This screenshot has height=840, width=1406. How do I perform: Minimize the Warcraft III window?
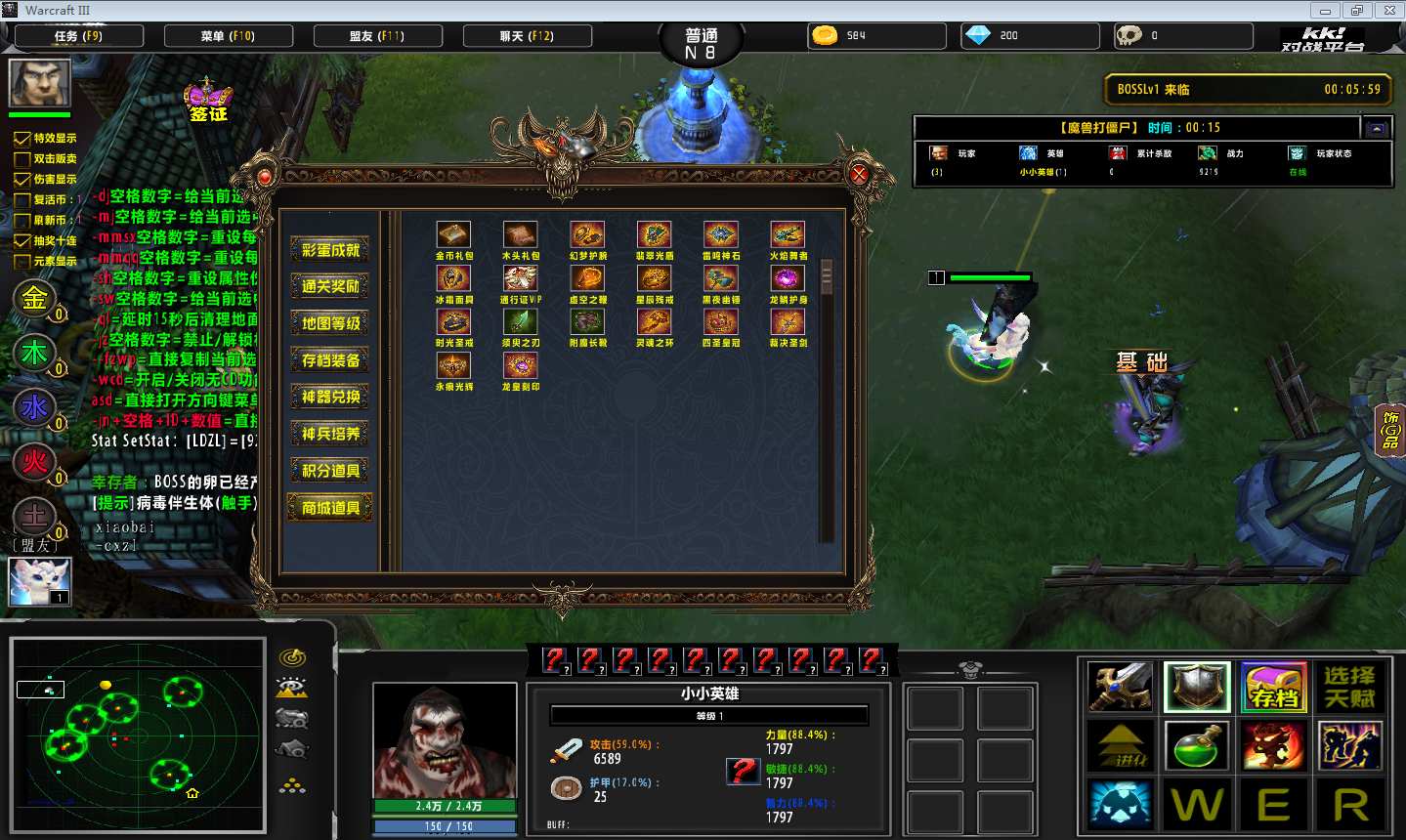(x=1326, y=11)
